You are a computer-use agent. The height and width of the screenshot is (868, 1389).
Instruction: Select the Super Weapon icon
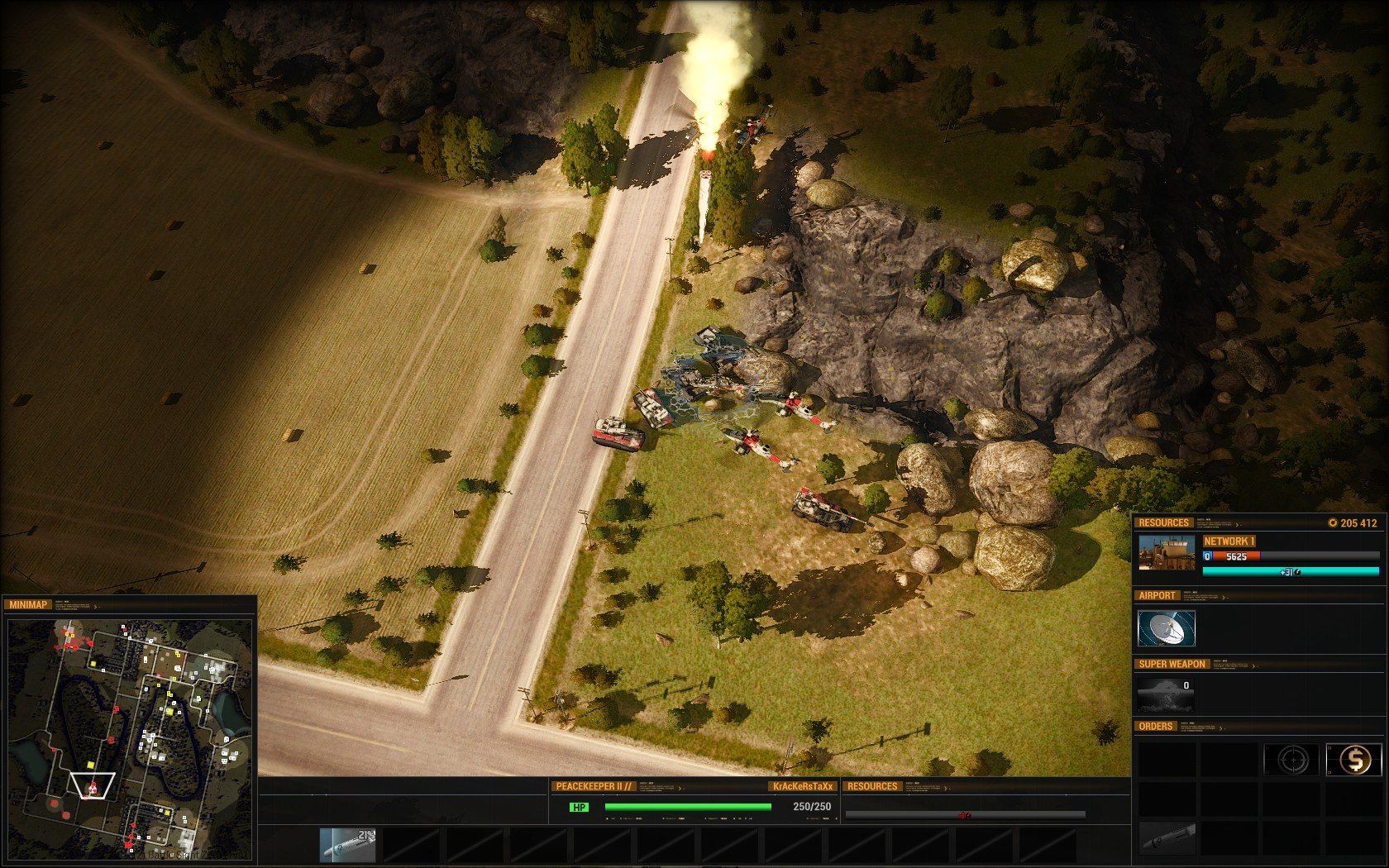click(1166, 694)
